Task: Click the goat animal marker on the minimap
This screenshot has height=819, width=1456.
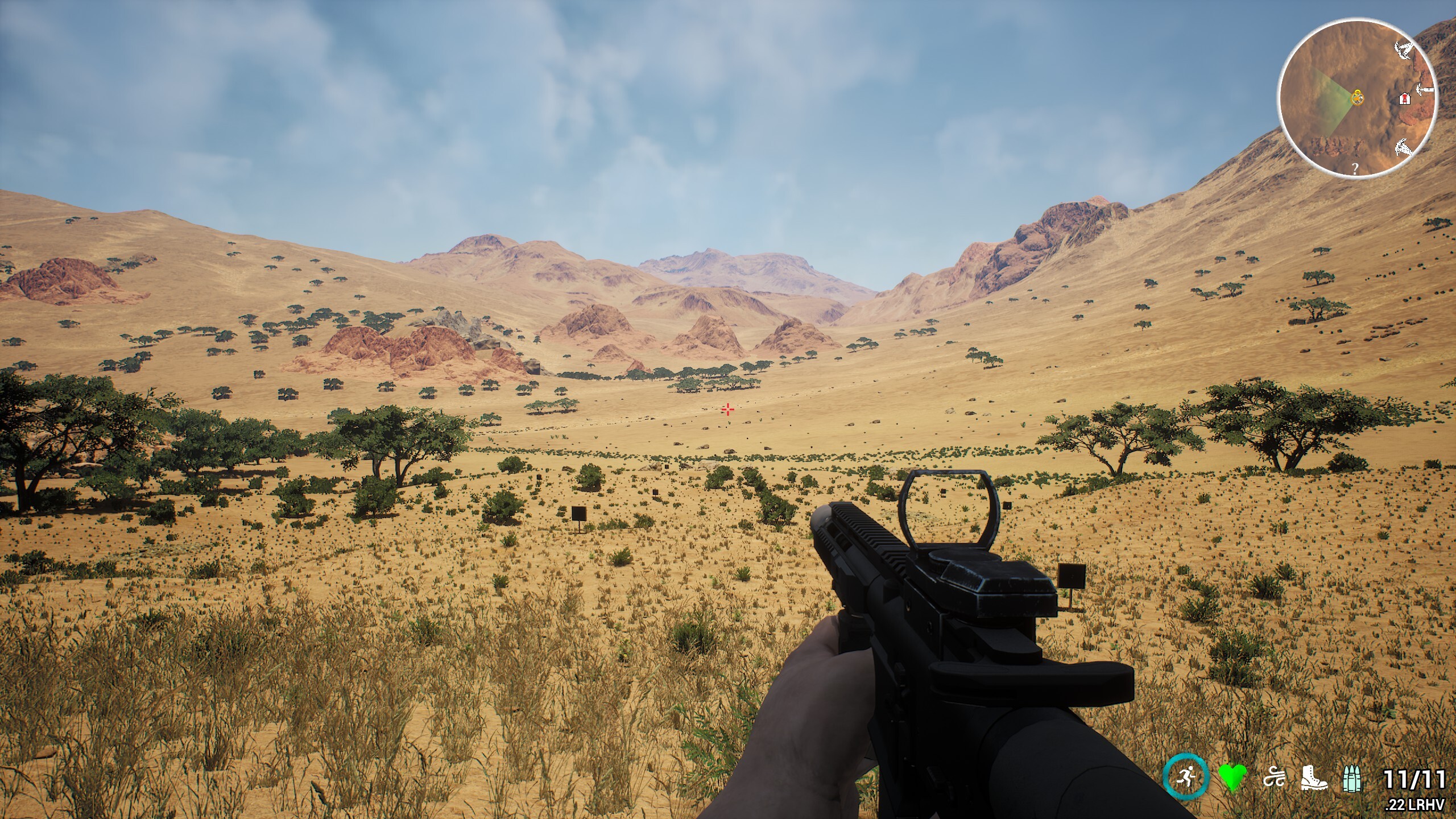Action: coord(1403,148)
